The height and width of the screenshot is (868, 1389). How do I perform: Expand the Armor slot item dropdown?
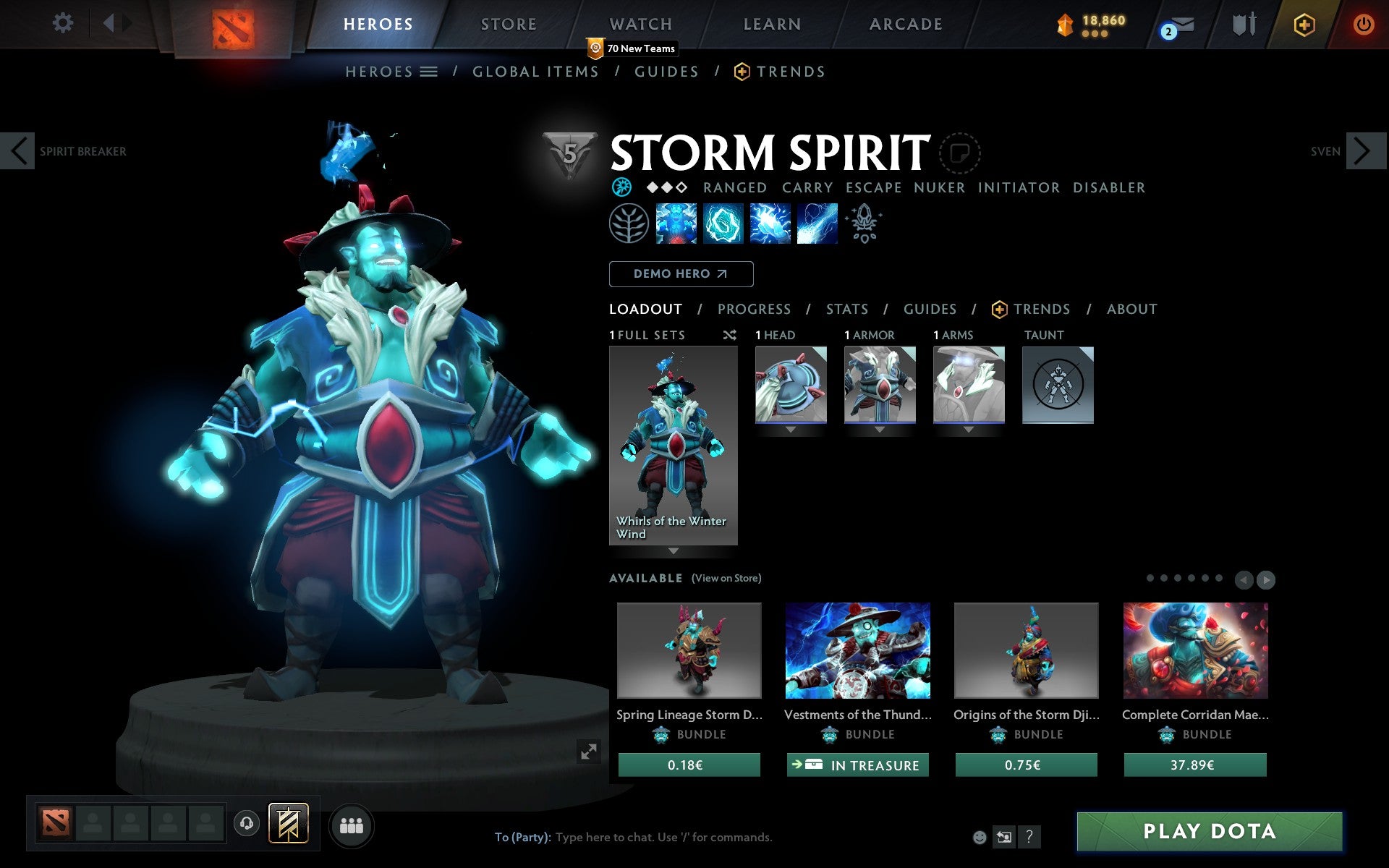pos(880,429)
